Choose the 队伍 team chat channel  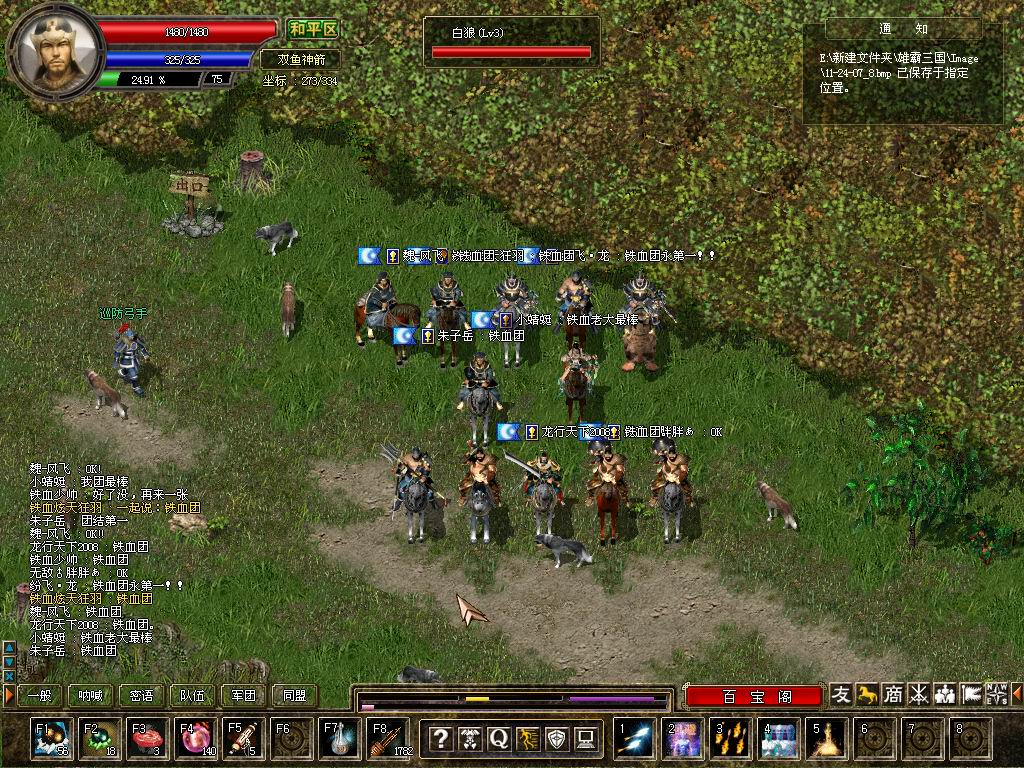[x=193, y=695]
